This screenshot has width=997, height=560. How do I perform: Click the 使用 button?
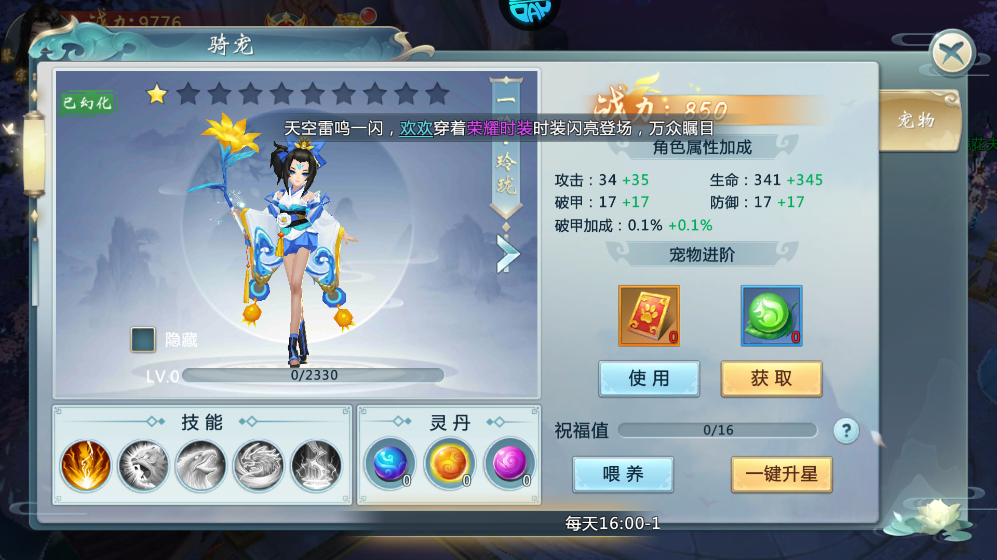point(648,379)
